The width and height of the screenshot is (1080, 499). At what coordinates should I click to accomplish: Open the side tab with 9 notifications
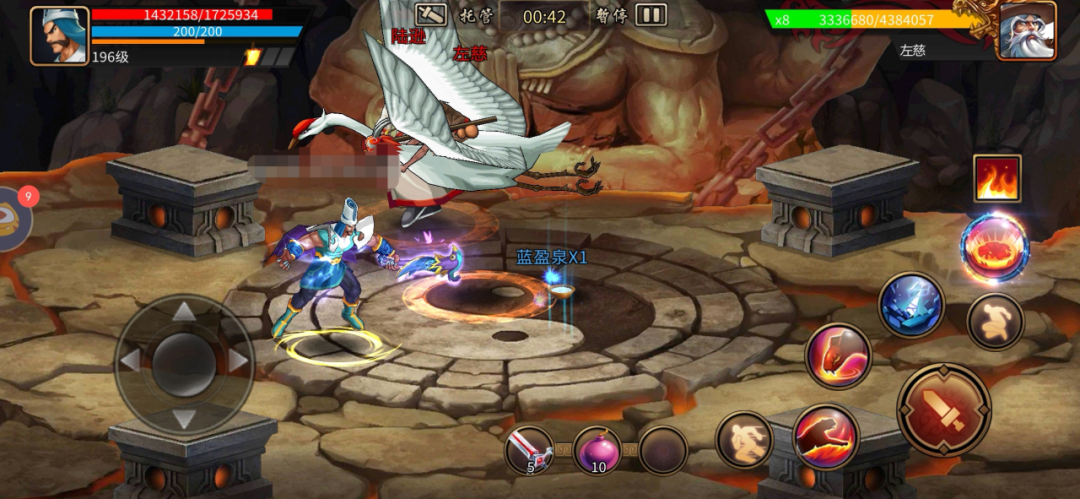pos(14,218)
